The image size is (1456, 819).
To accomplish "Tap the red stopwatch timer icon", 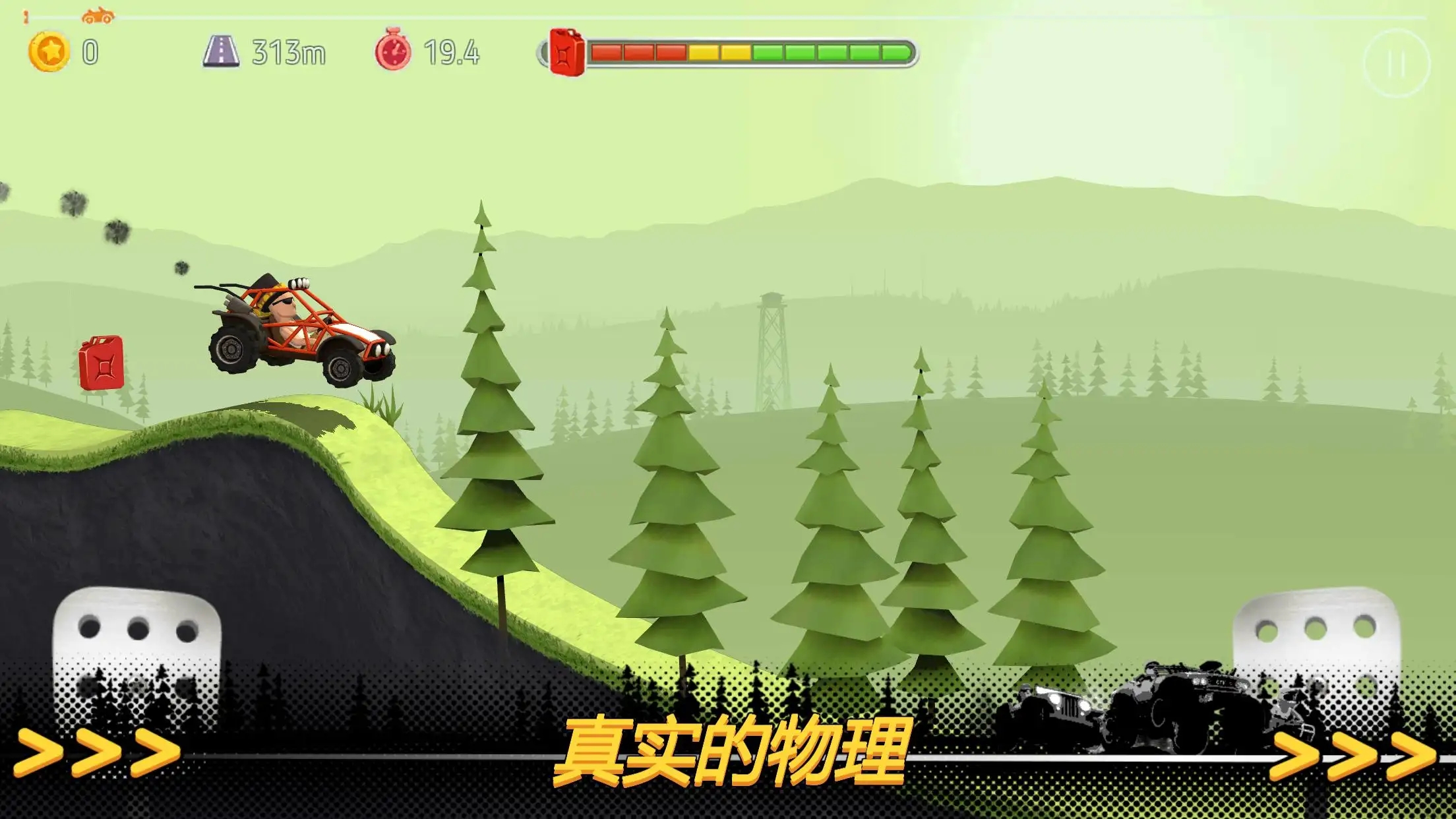I will 393,51.
